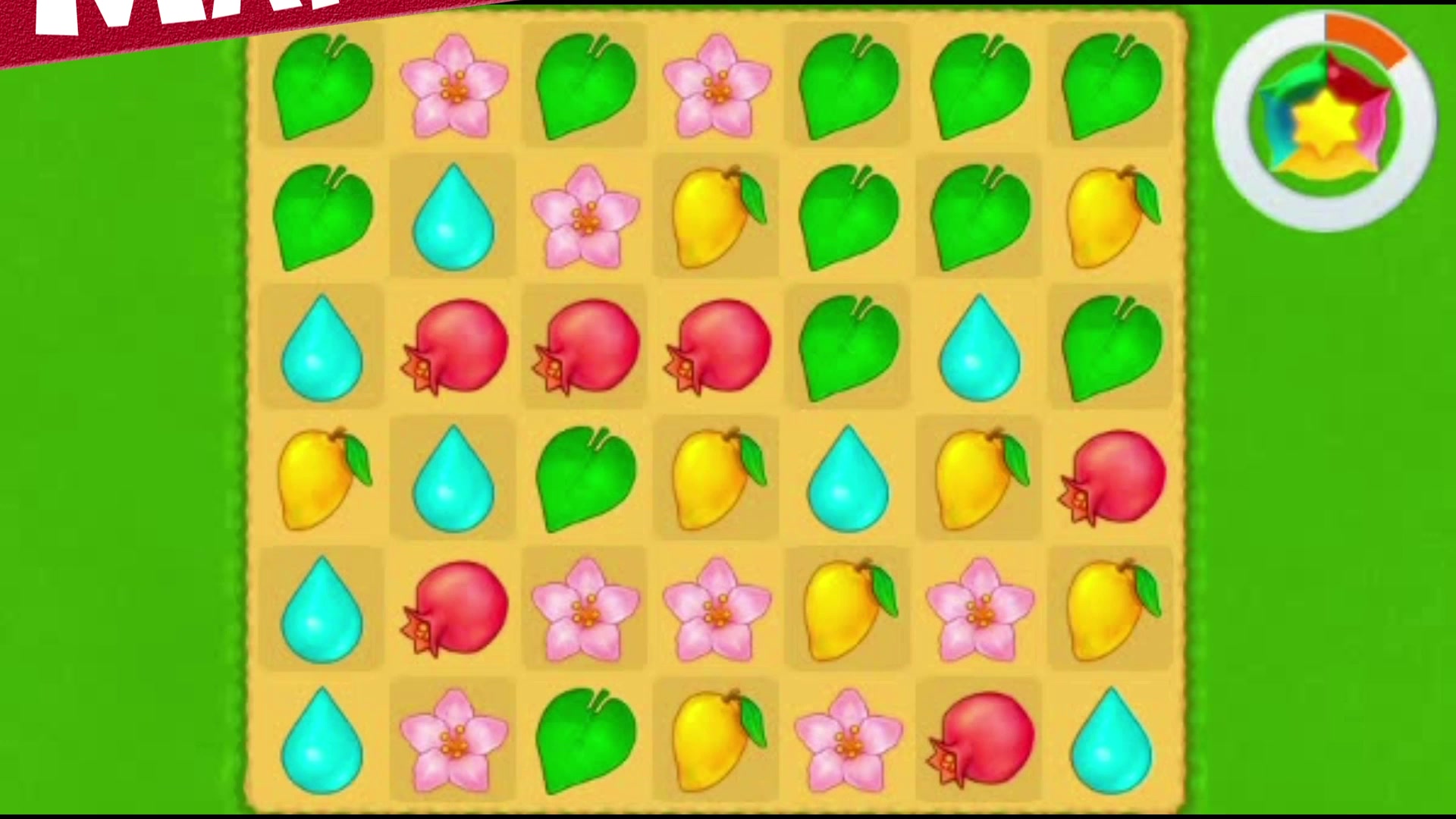The width and height of the screenshot is (1456, 819).
Task: Choose the mango between two pink flowers
Action: click(848, 609)
